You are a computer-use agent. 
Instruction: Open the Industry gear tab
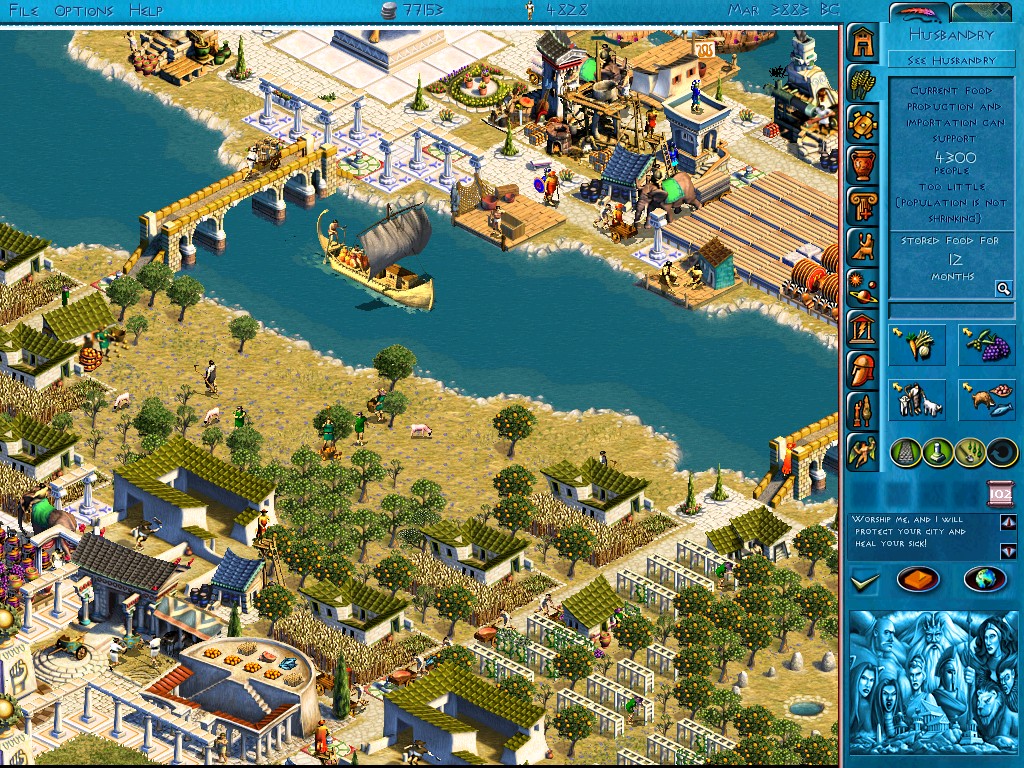[862, 124]
